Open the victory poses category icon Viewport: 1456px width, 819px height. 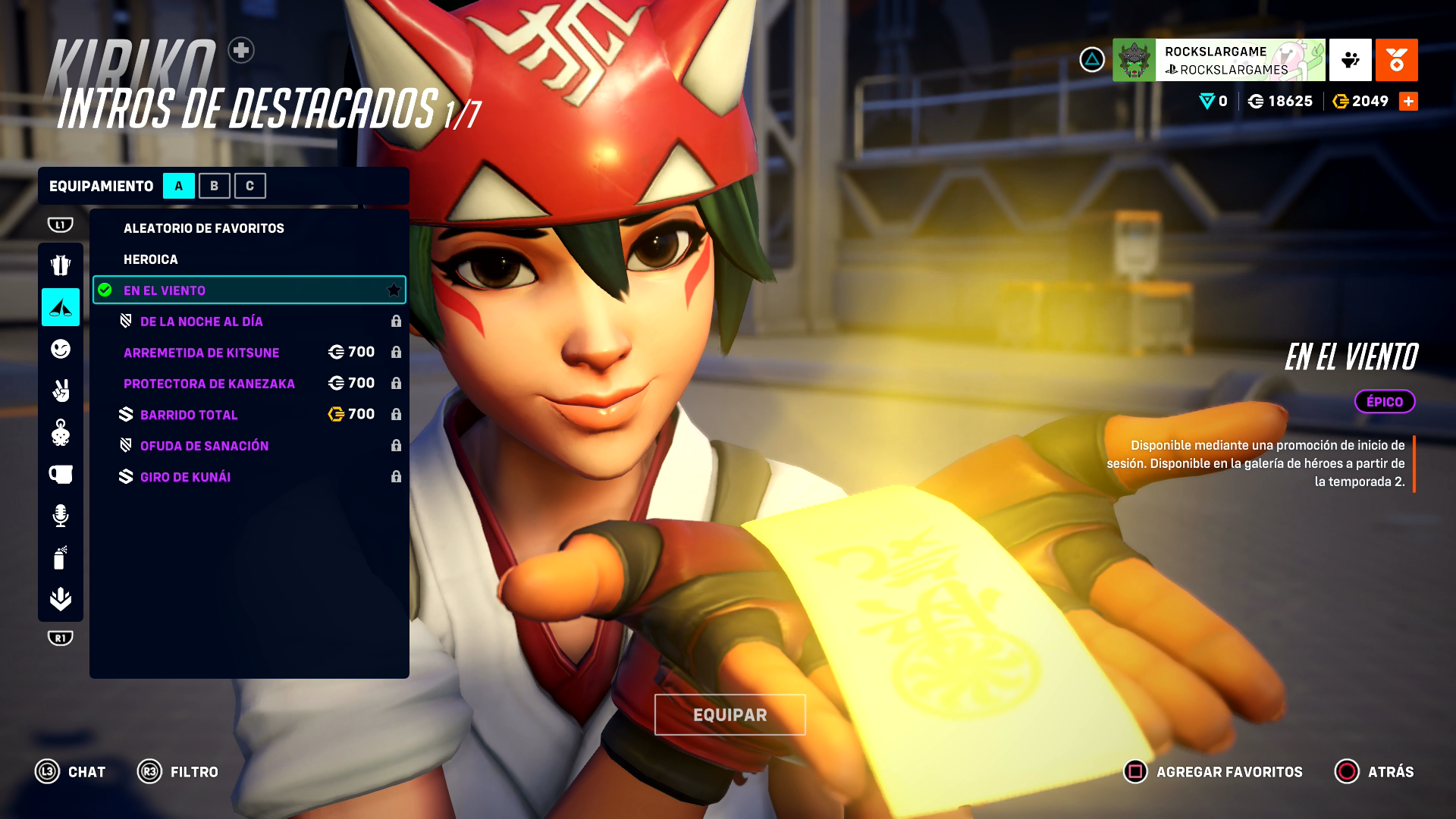click(x=61, y=391)
